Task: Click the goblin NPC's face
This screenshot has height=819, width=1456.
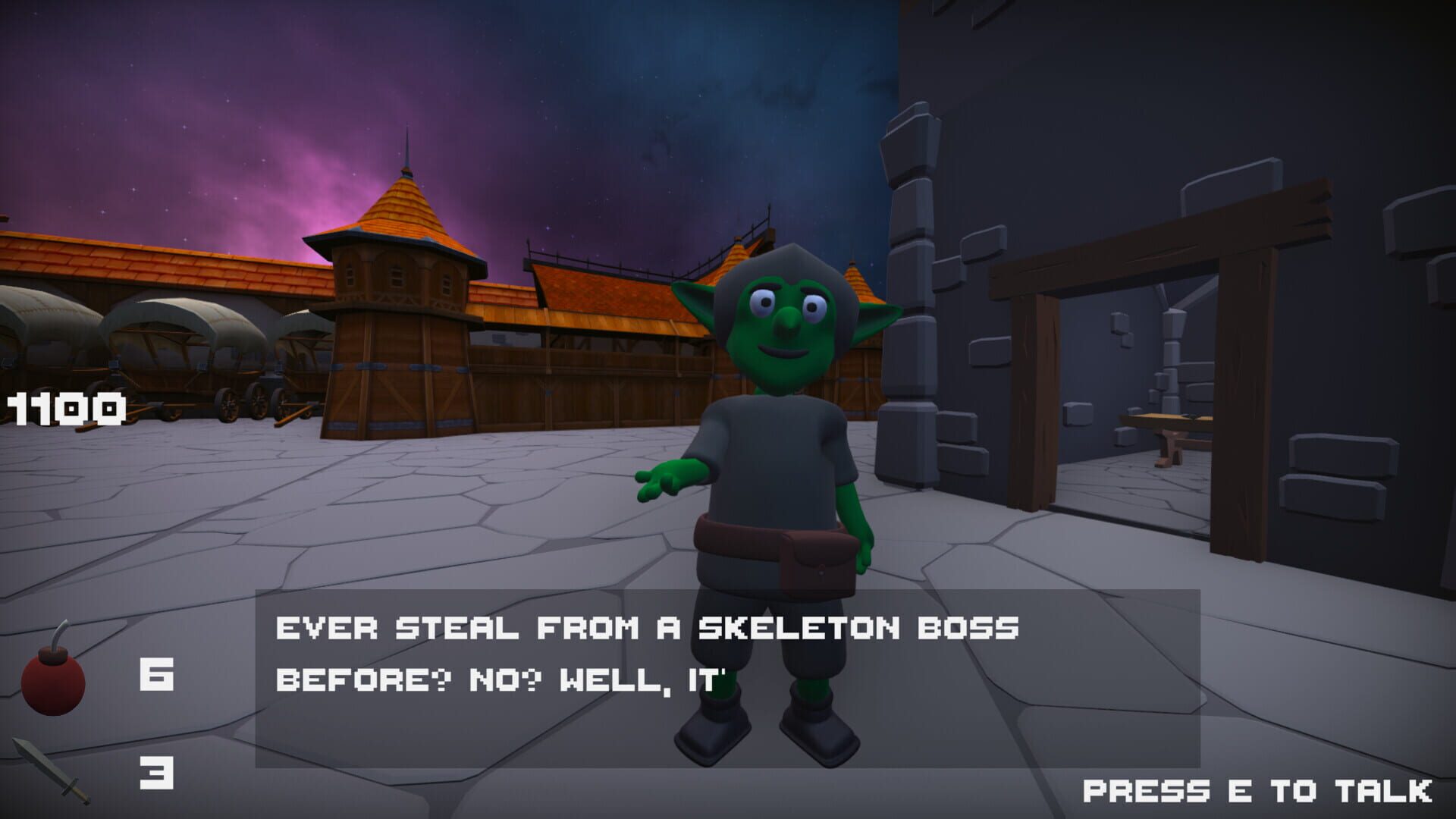Action: pos(785,326)
